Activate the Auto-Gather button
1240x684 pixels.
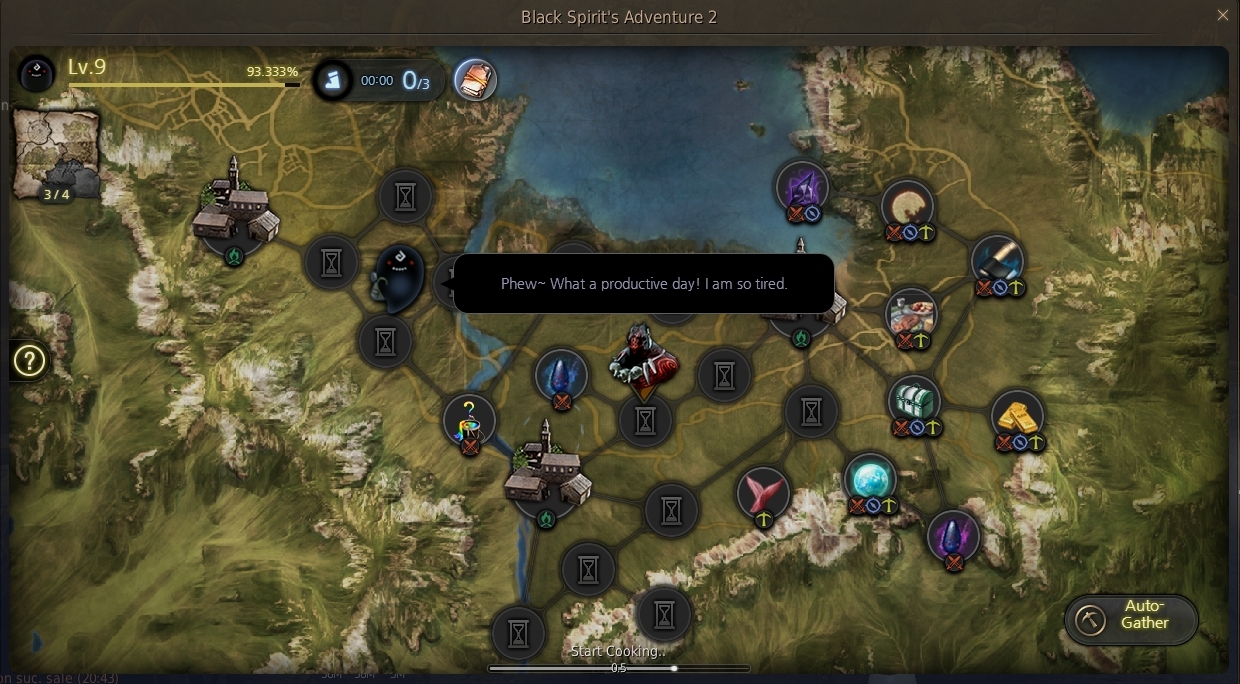(1131, 620)
